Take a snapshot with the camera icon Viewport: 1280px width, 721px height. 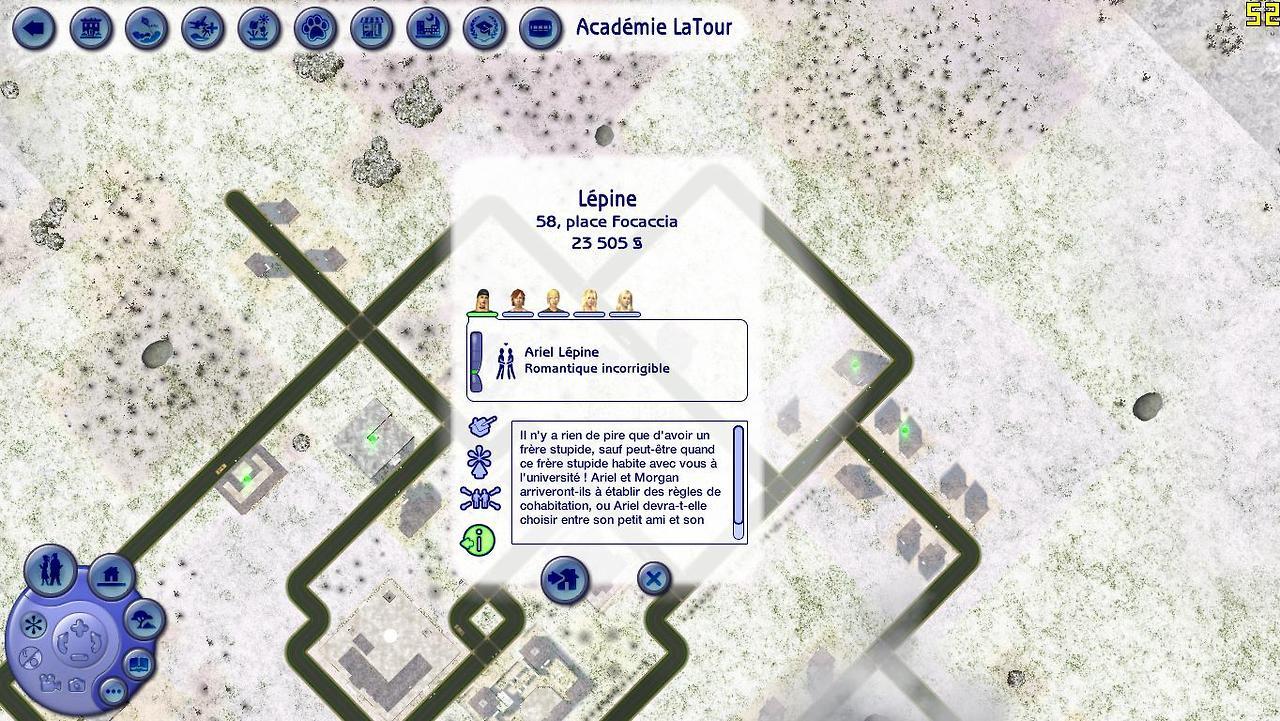(x=77, y=685)
